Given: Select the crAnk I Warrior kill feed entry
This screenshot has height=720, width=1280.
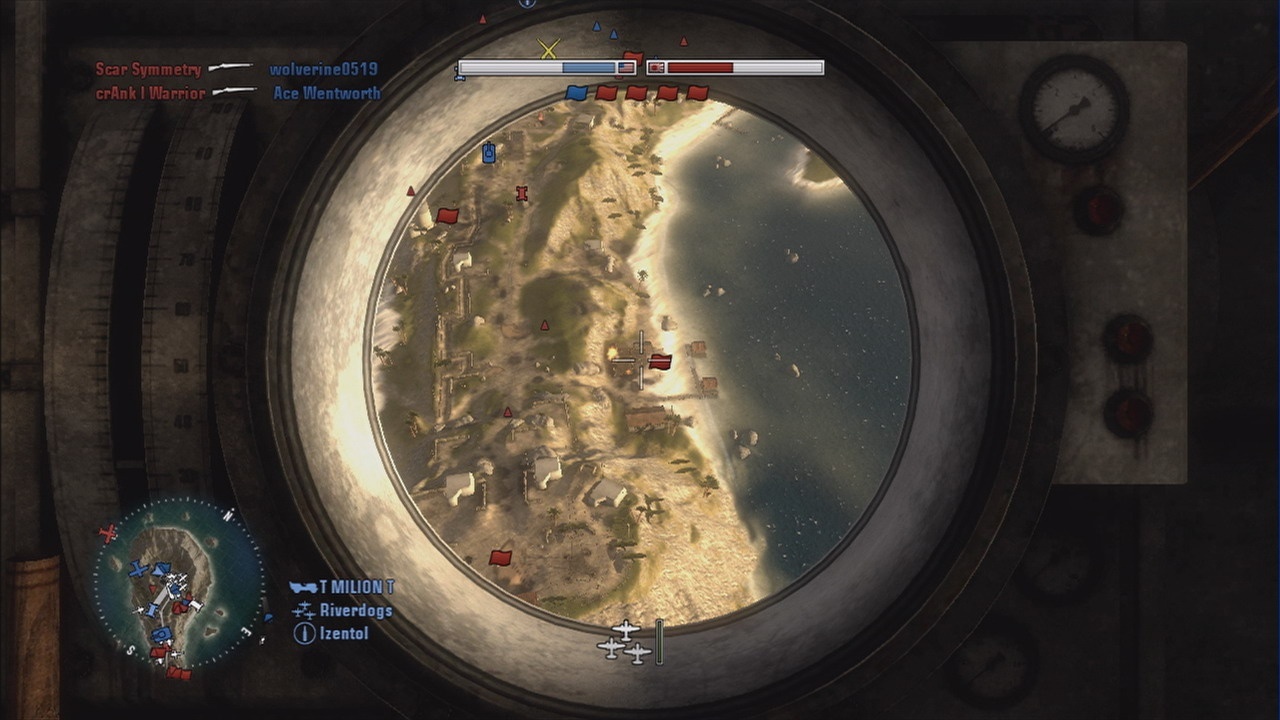Looking at the screenshot, I should [x=150, y=93].
